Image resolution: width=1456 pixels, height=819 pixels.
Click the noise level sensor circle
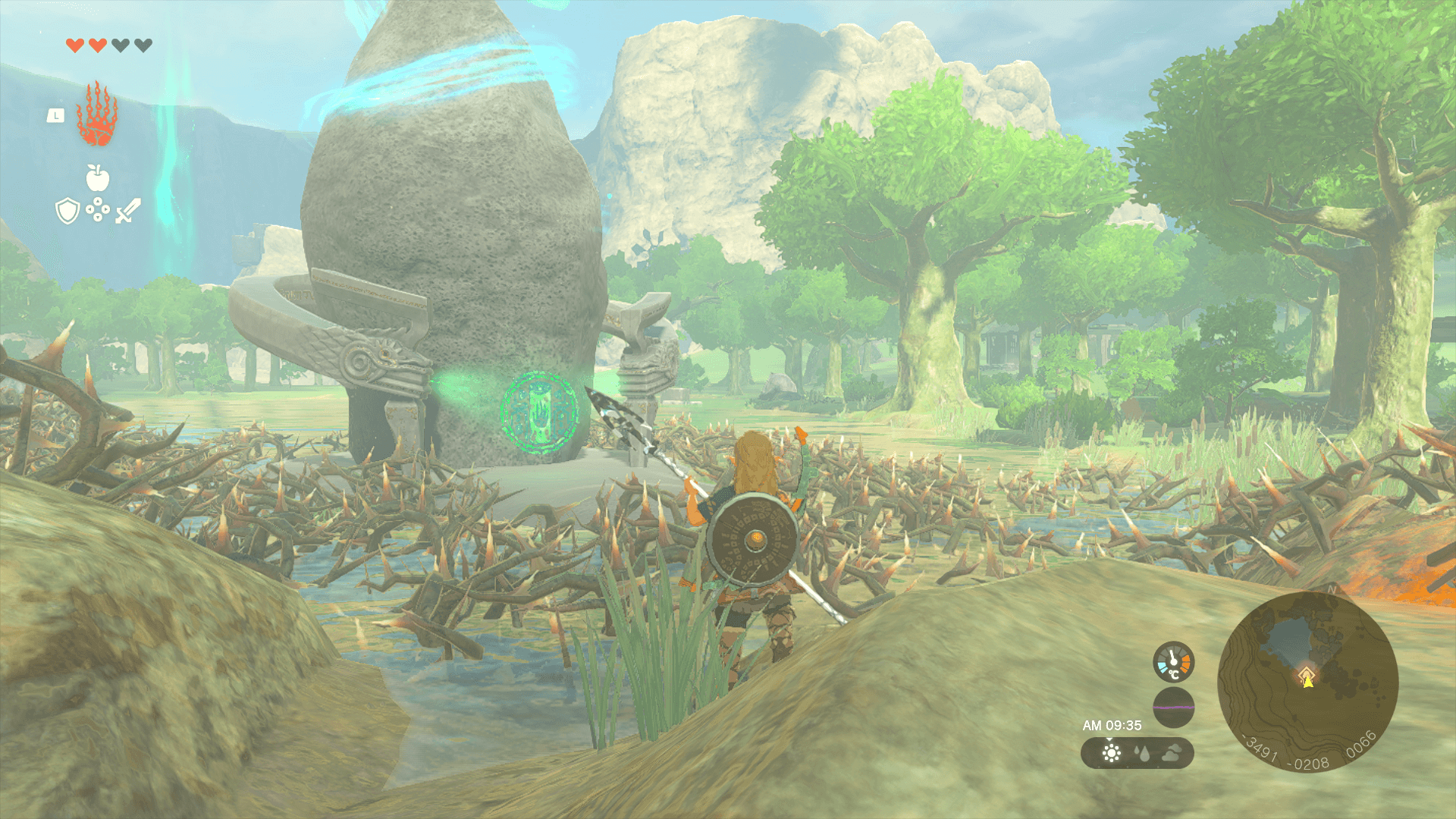1173,708
